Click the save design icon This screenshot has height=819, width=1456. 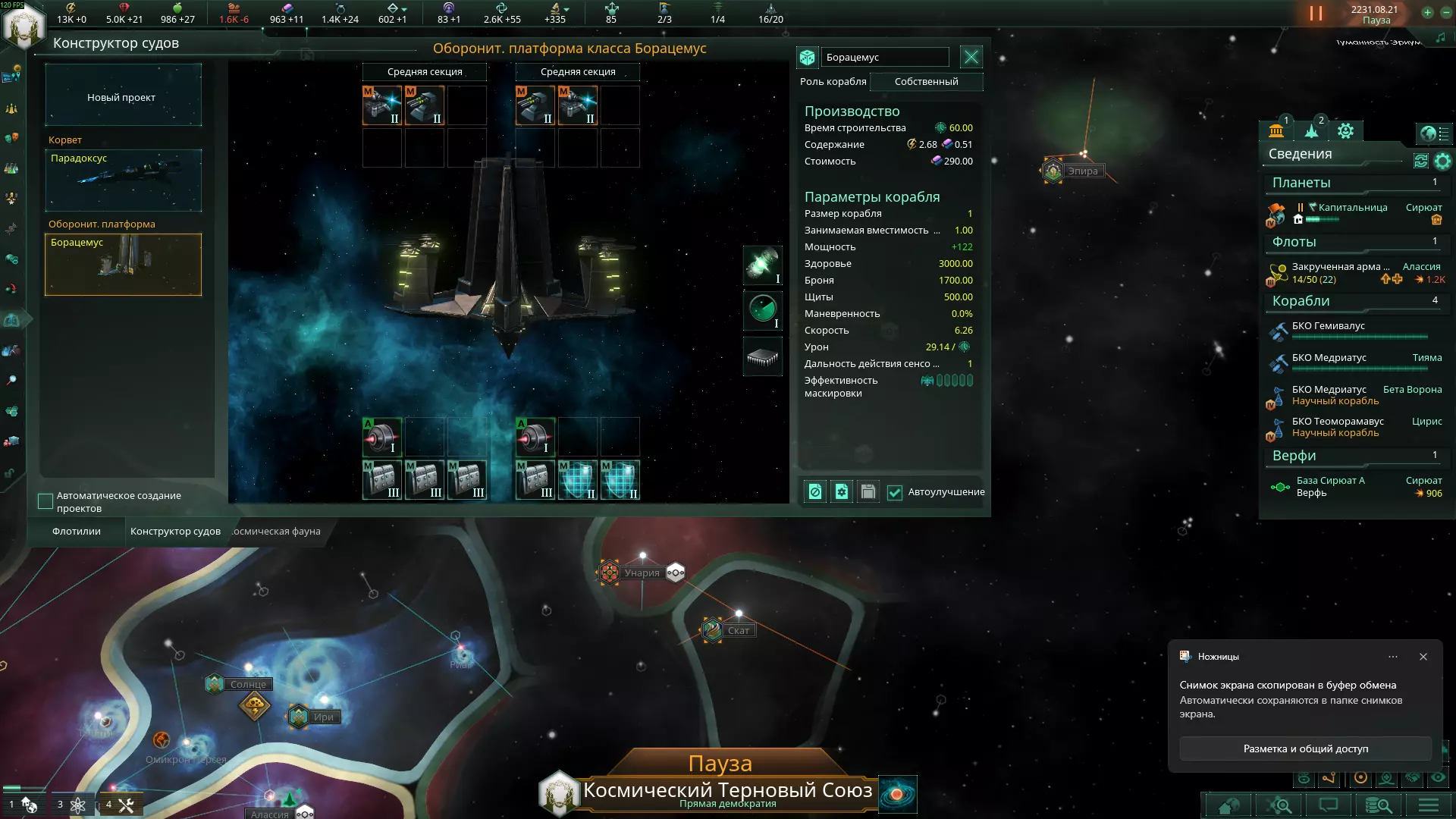coord(868,492)
